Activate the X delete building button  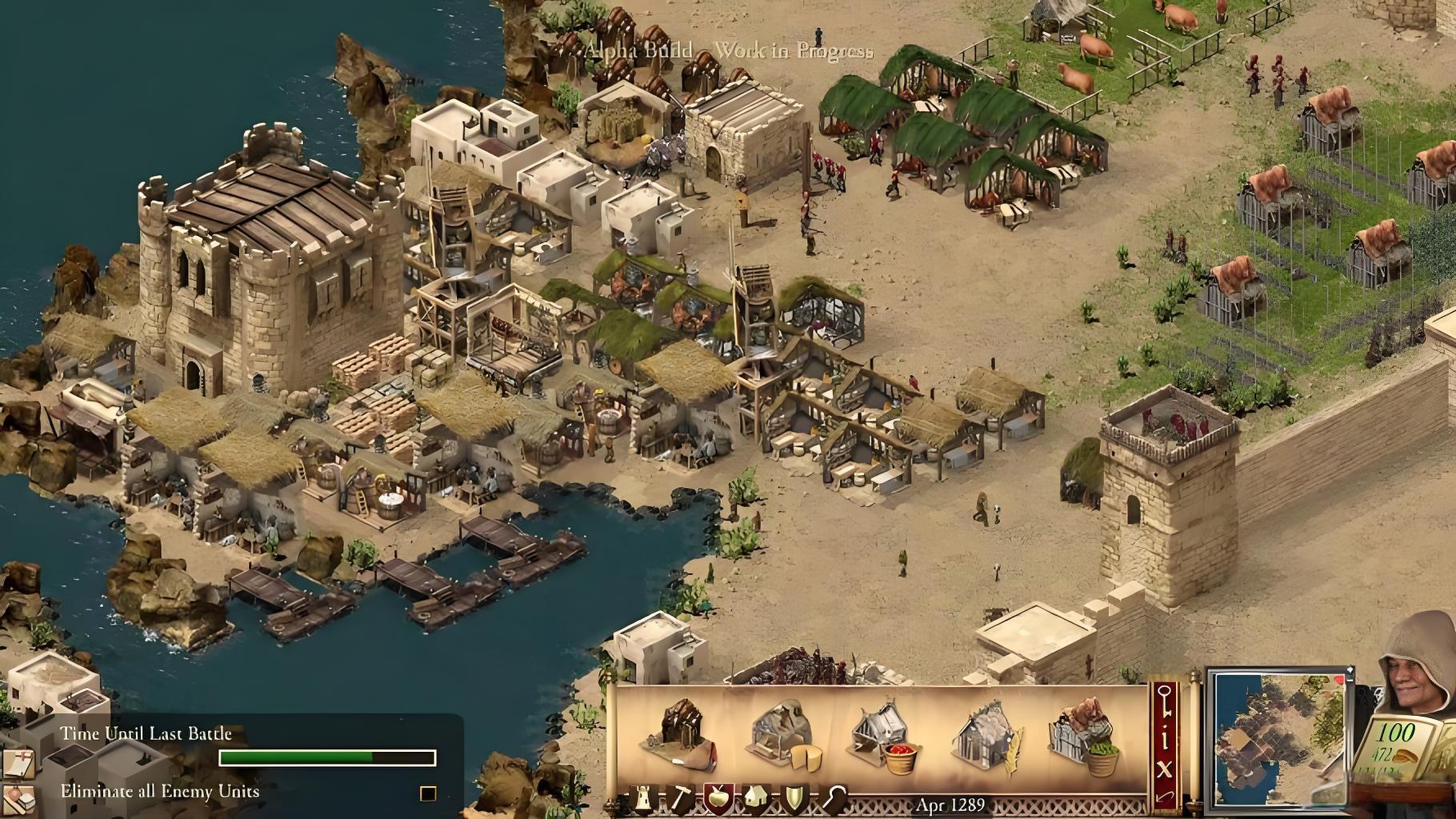1164,769
